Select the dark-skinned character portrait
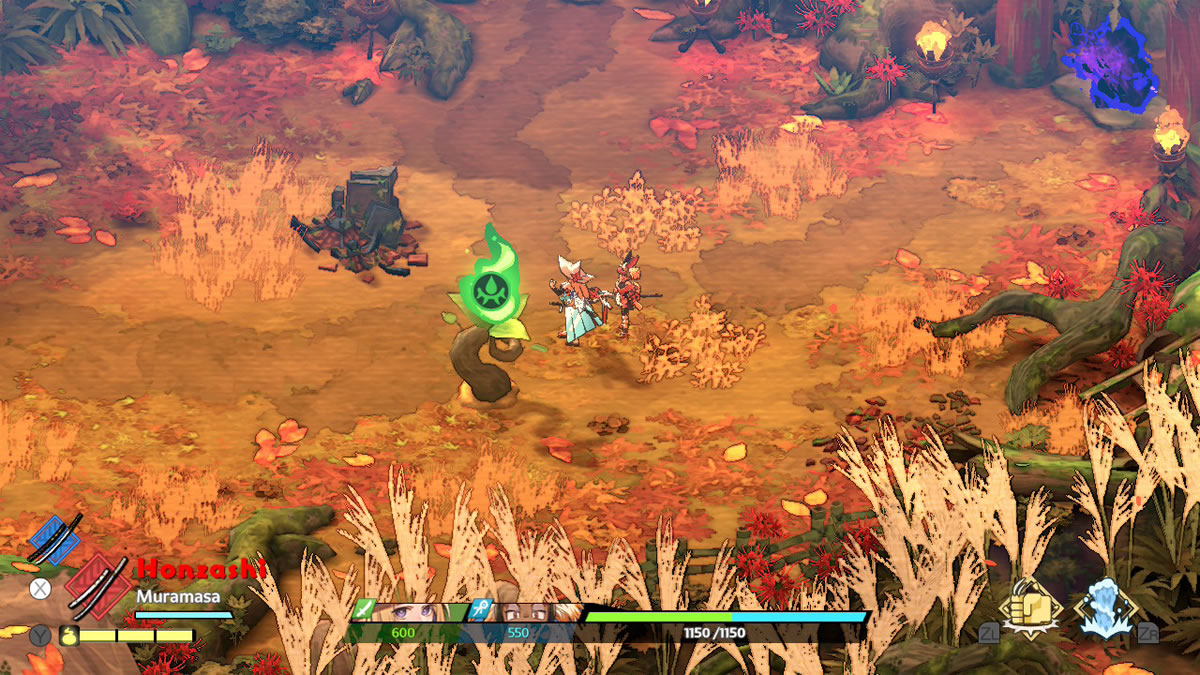Image resolution: width=1200 pixels, height=675 pixels. pos(525,613)
